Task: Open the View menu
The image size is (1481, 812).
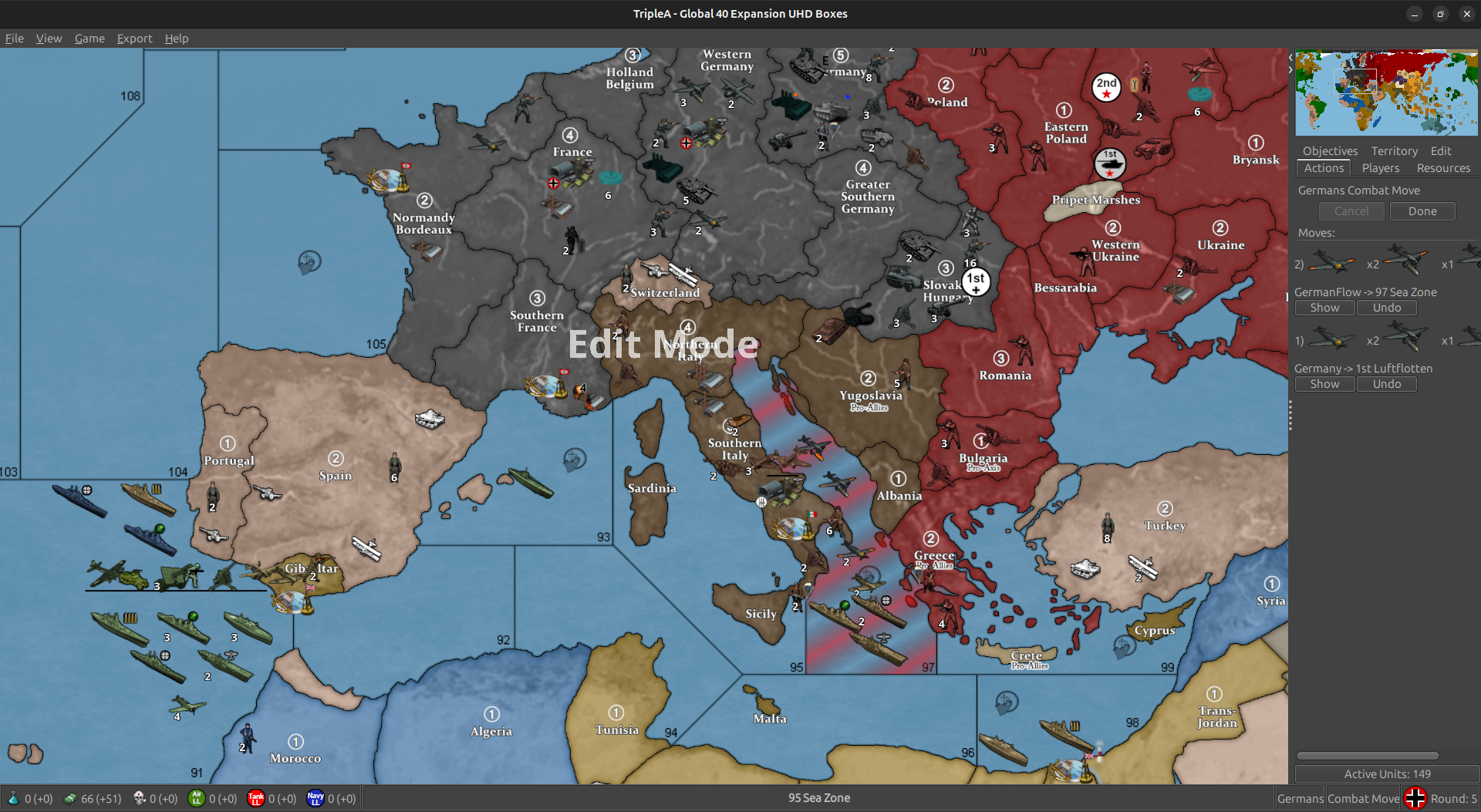Action: [49, 39]
